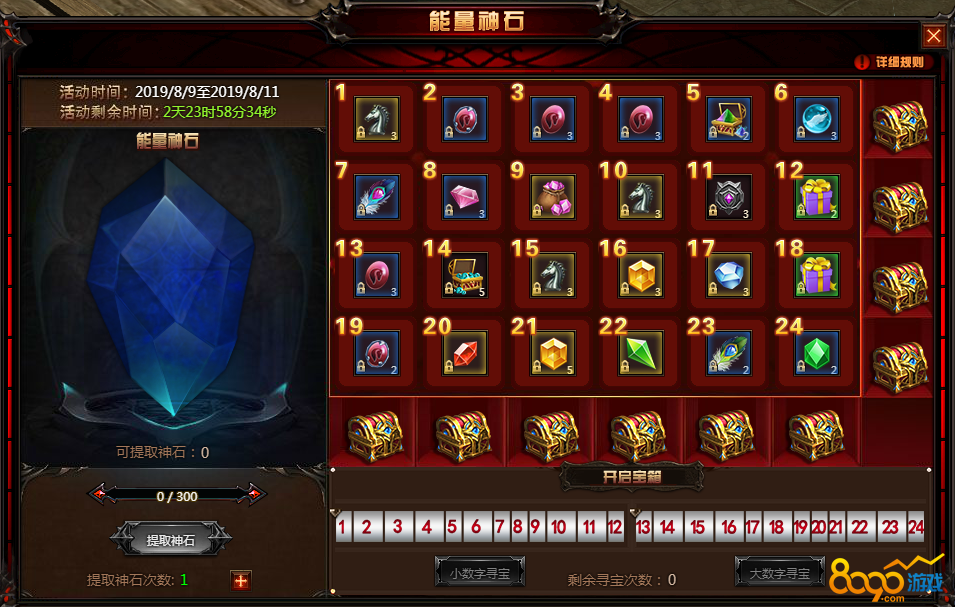Select the jewel chest reward in slot 14
This screenshot has height=607, width=955.
pos(465,275)
